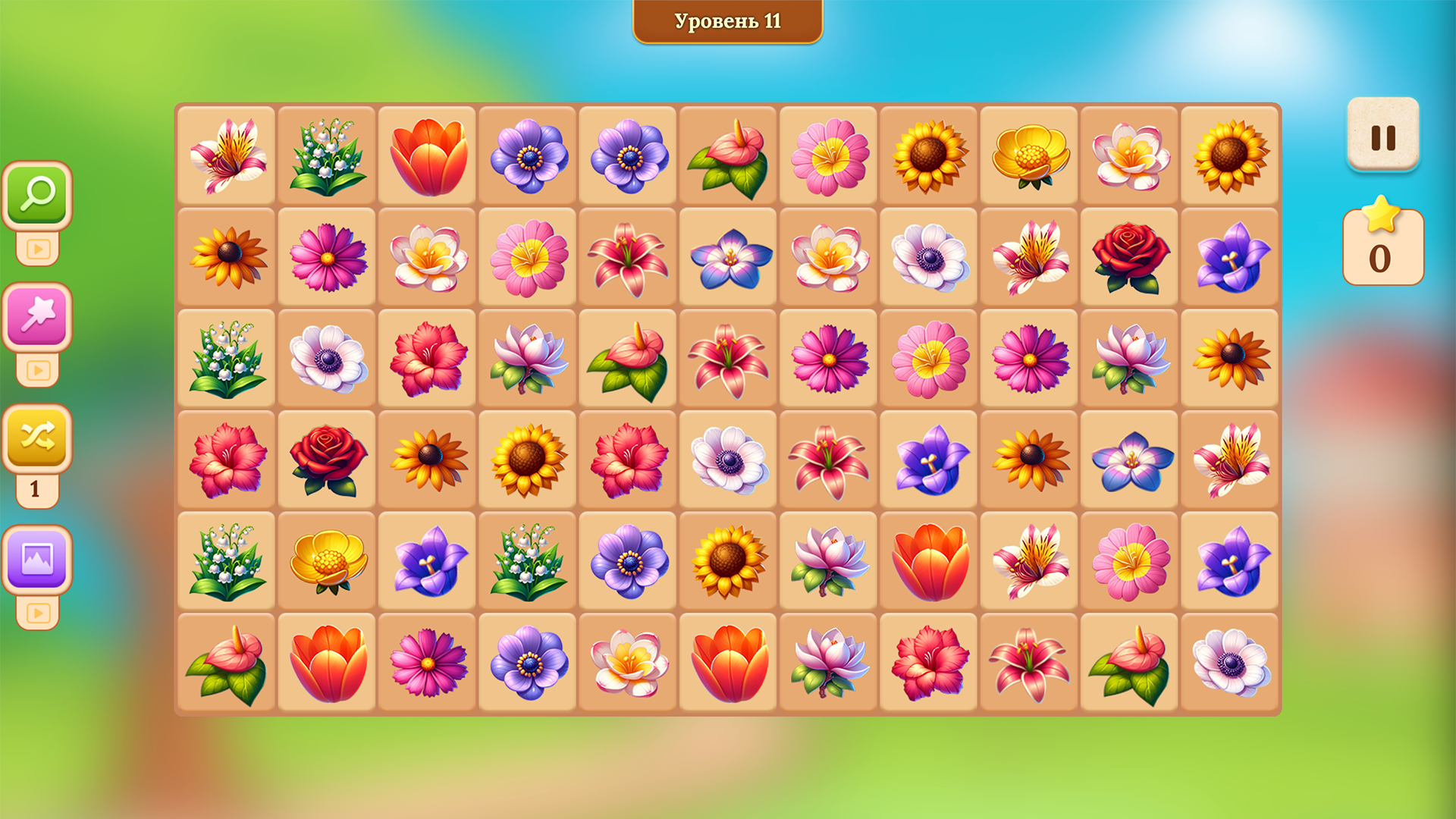
Task: Select the red rose tile in second row
Action: tap(1128, 258)
